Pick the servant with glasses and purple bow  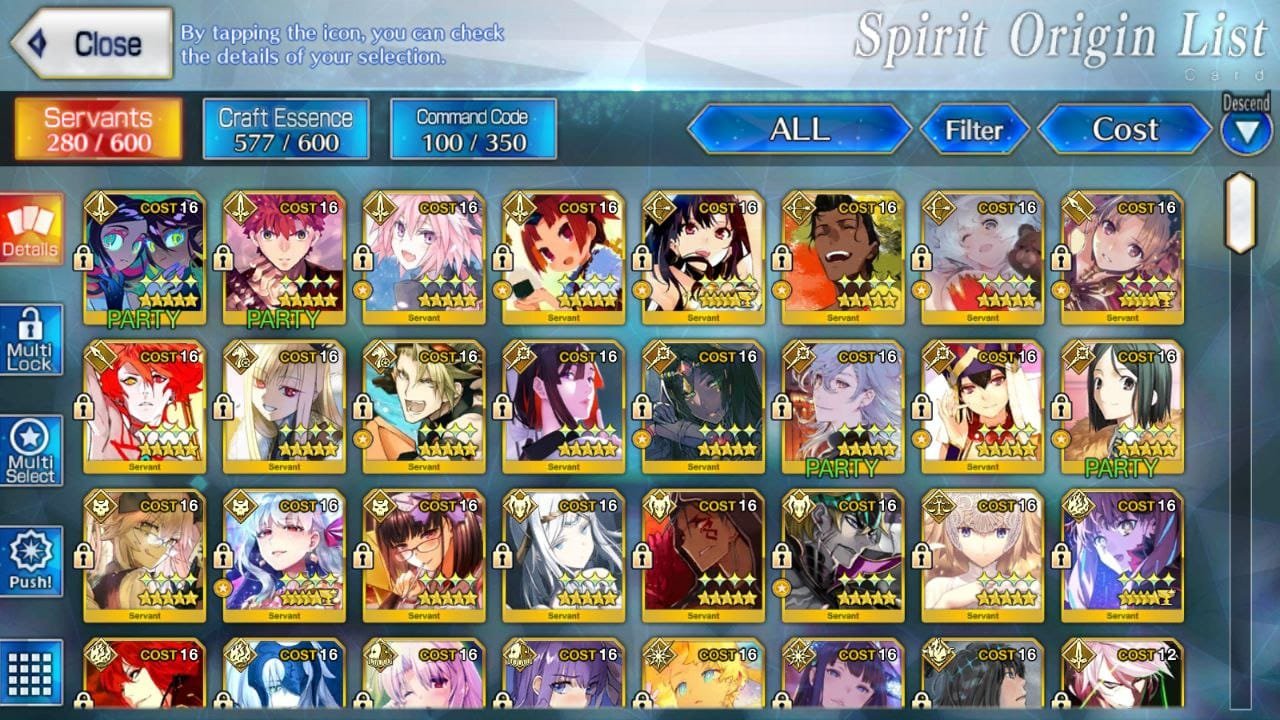pos(424,555)
